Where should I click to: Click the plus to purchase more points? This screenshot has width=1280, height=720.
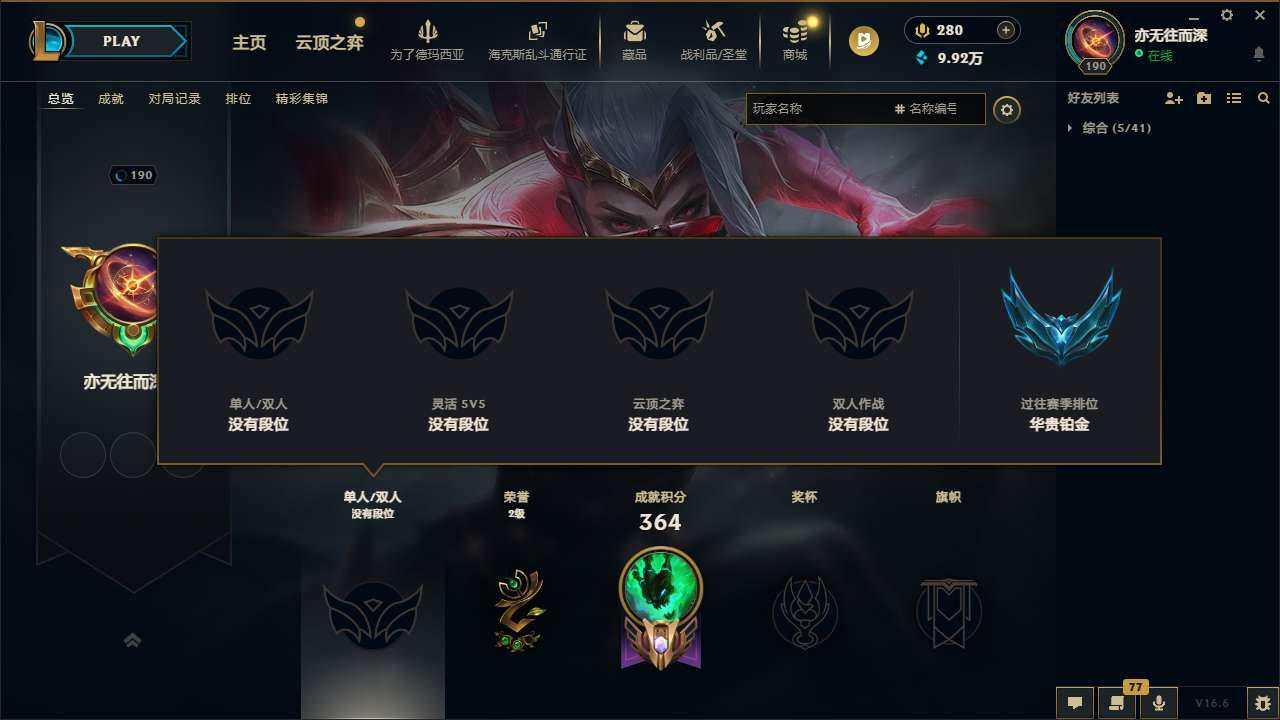[x=1004, y=30]
